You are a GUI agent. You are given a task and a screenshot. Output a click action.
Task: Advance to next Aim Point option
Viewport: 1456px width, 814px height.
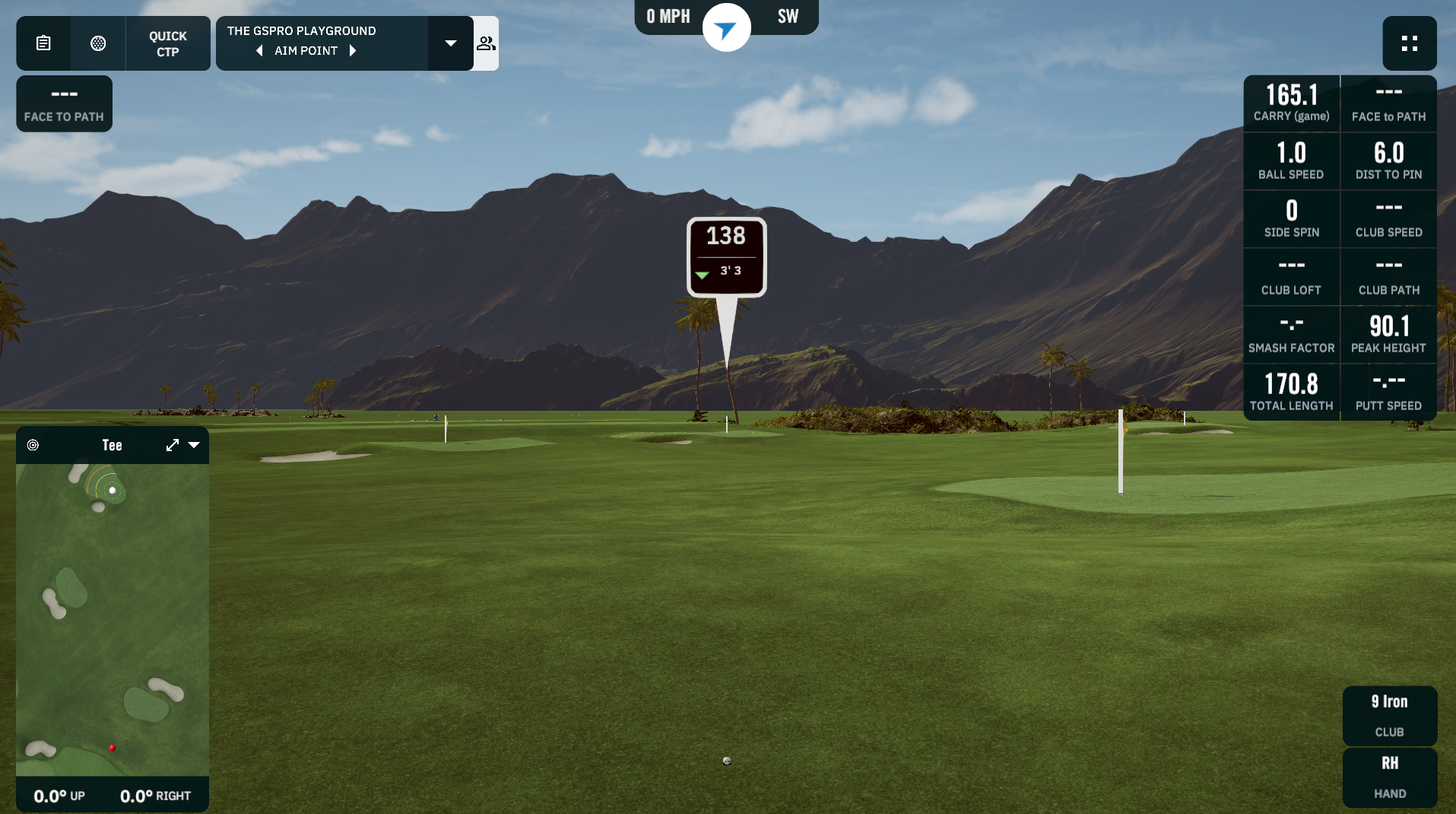point(353,51)
